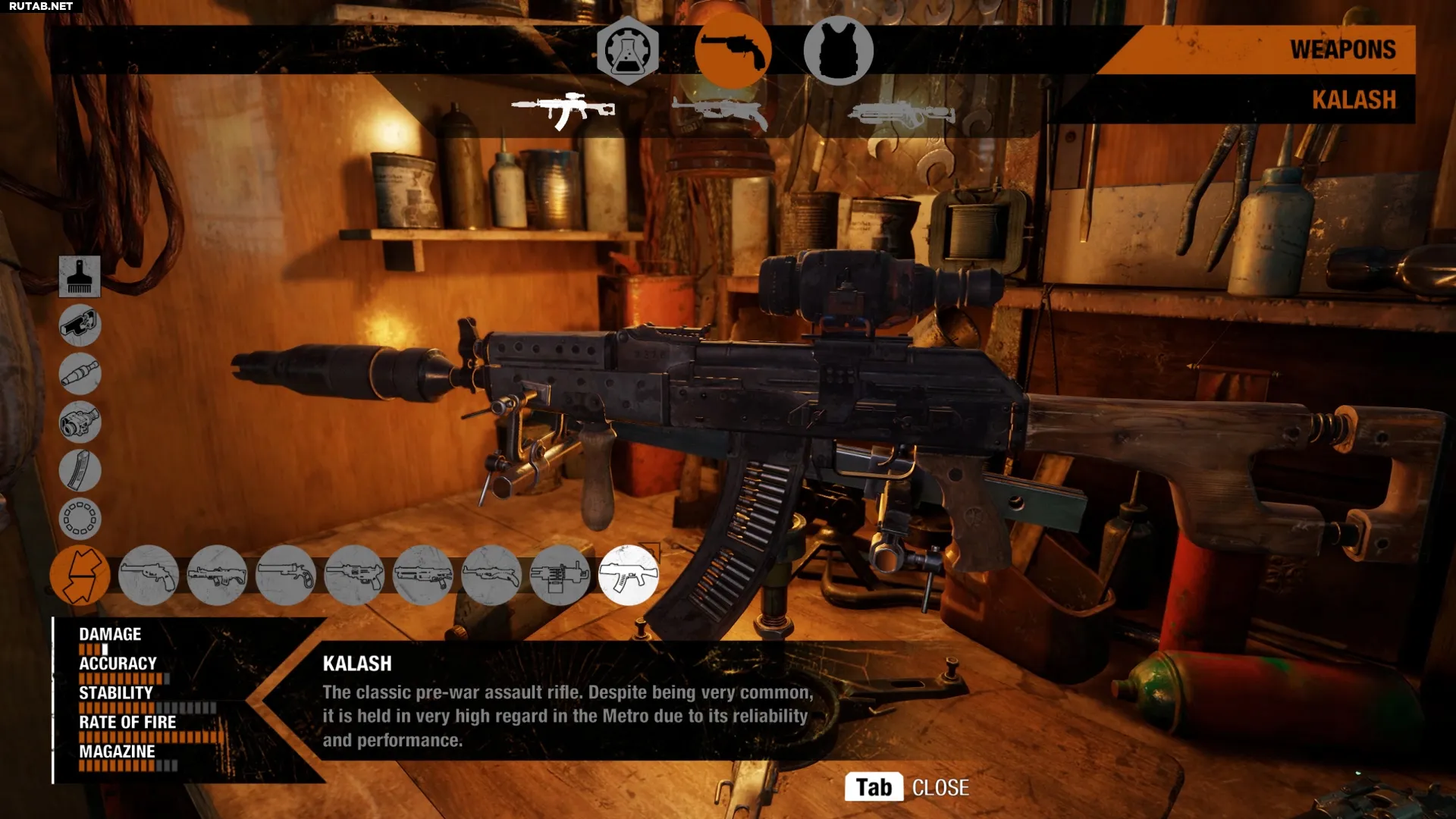Select the grip attachment slot icon
The height and width of the screenshot is (819, 1456).
(x=80, y=325)
